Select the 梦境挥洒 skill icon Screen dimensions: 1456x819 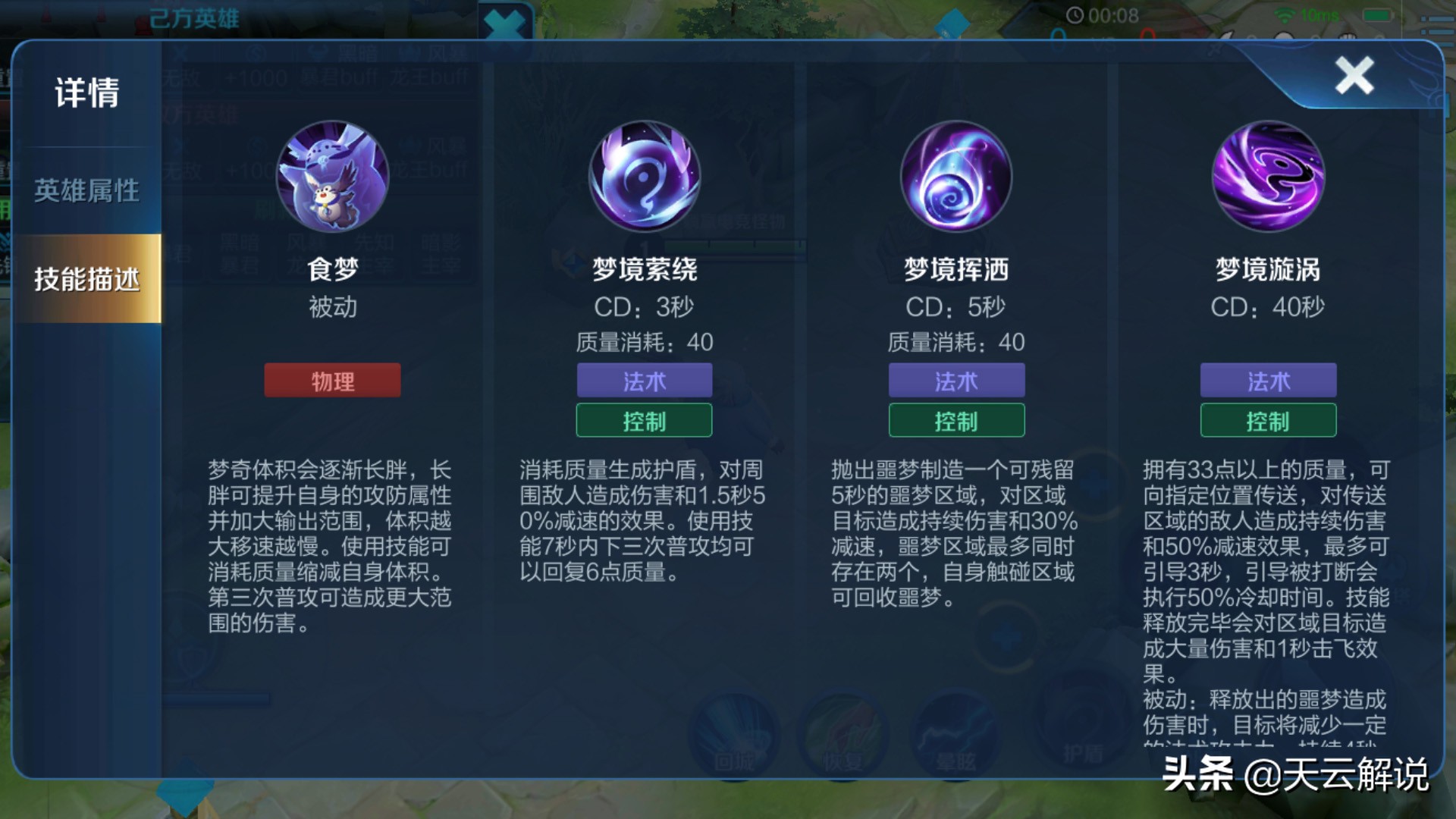click(x=955, y=177)
